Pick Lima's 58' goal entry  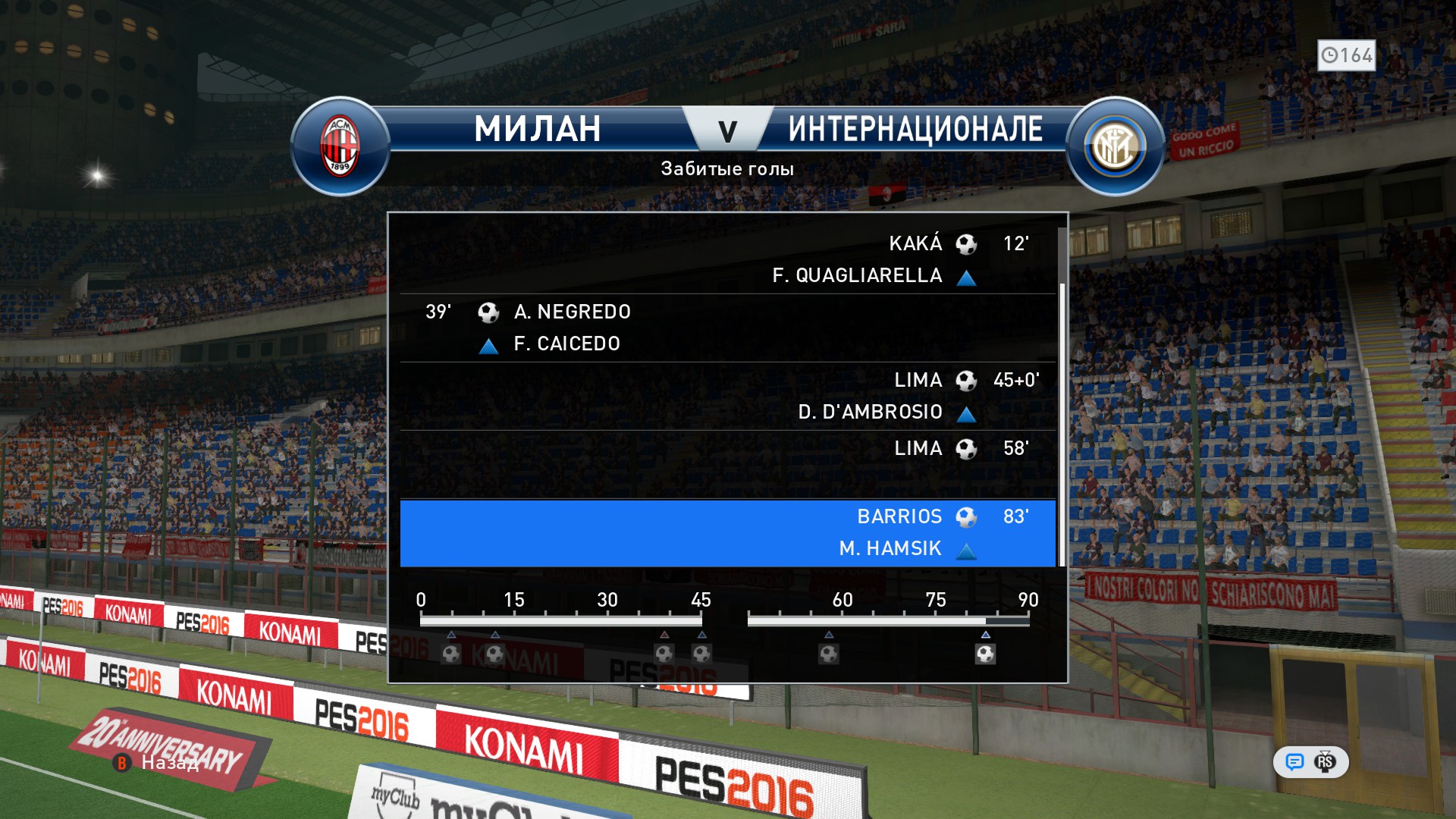point(728,463)
